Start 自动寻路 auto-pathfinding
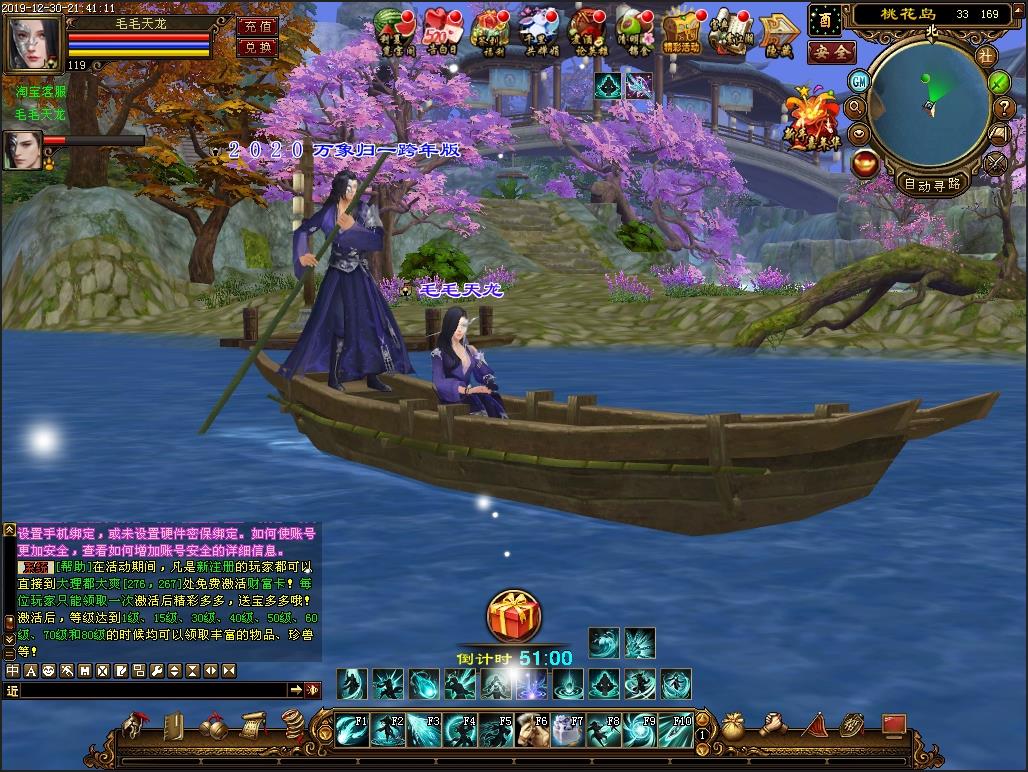This screenshot has height=772, width=1028. coord(932,184)
